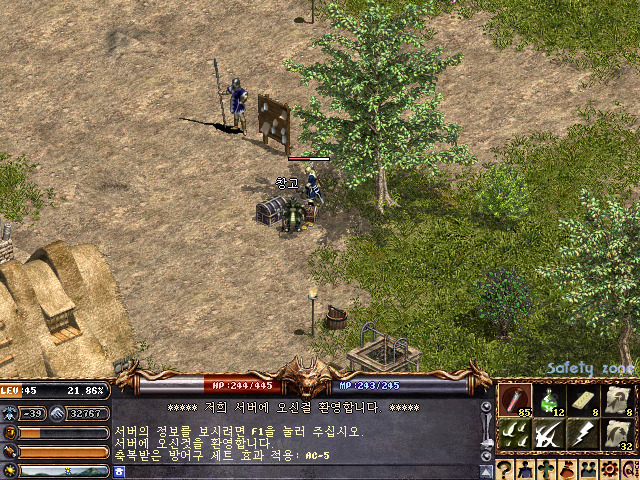Click the chat input field

pos(300,471)
